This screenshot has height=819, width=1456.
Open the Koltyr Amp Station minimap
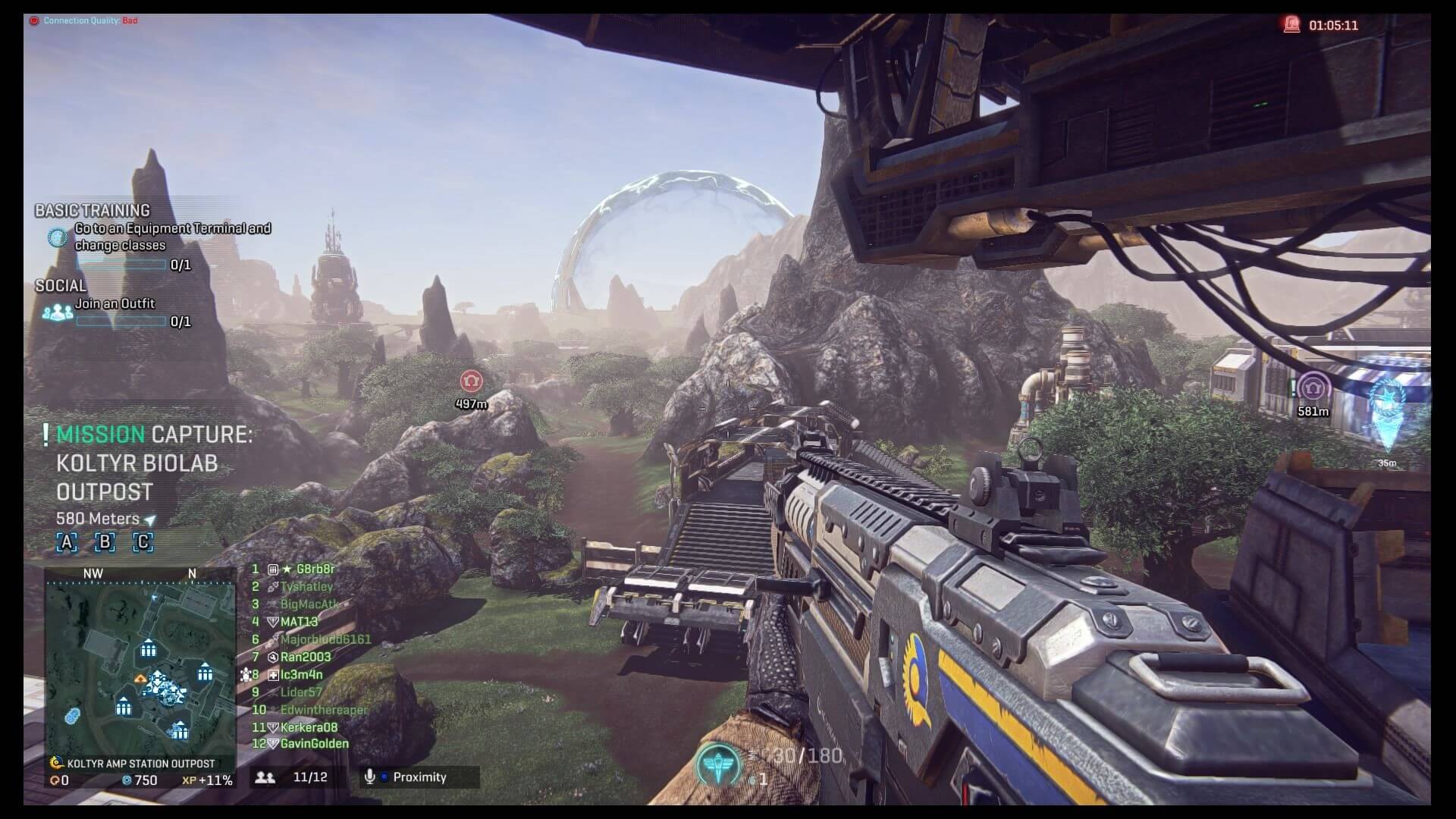coord(140,667)
